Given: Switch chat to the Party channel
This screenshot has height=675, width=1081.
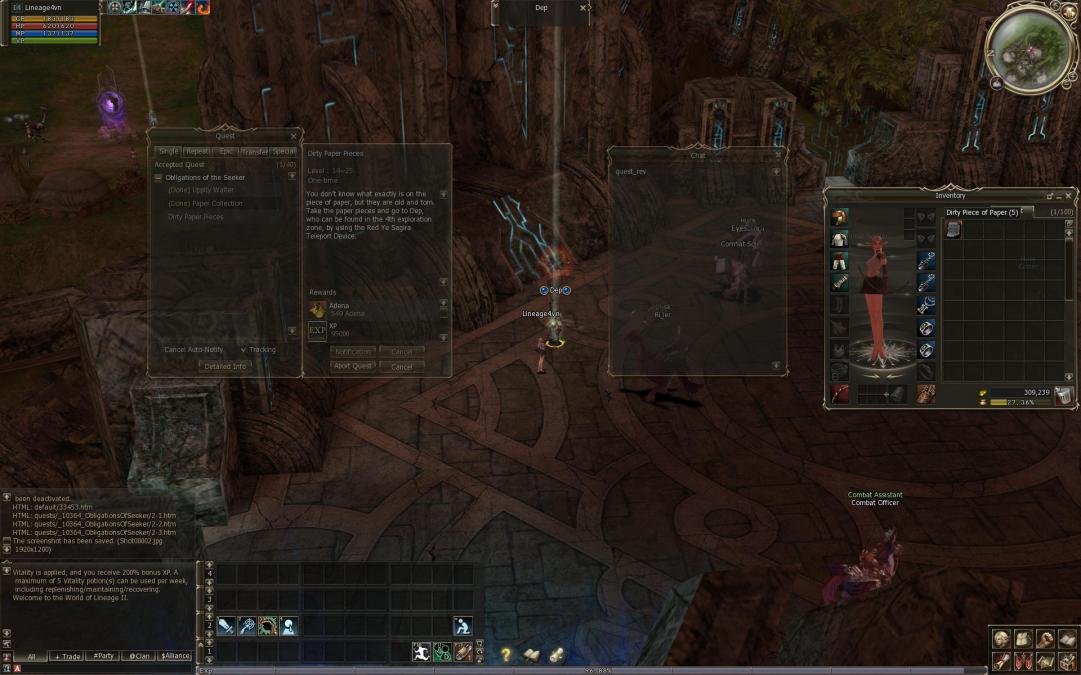Looking at the screenshot, I should 102,656.
